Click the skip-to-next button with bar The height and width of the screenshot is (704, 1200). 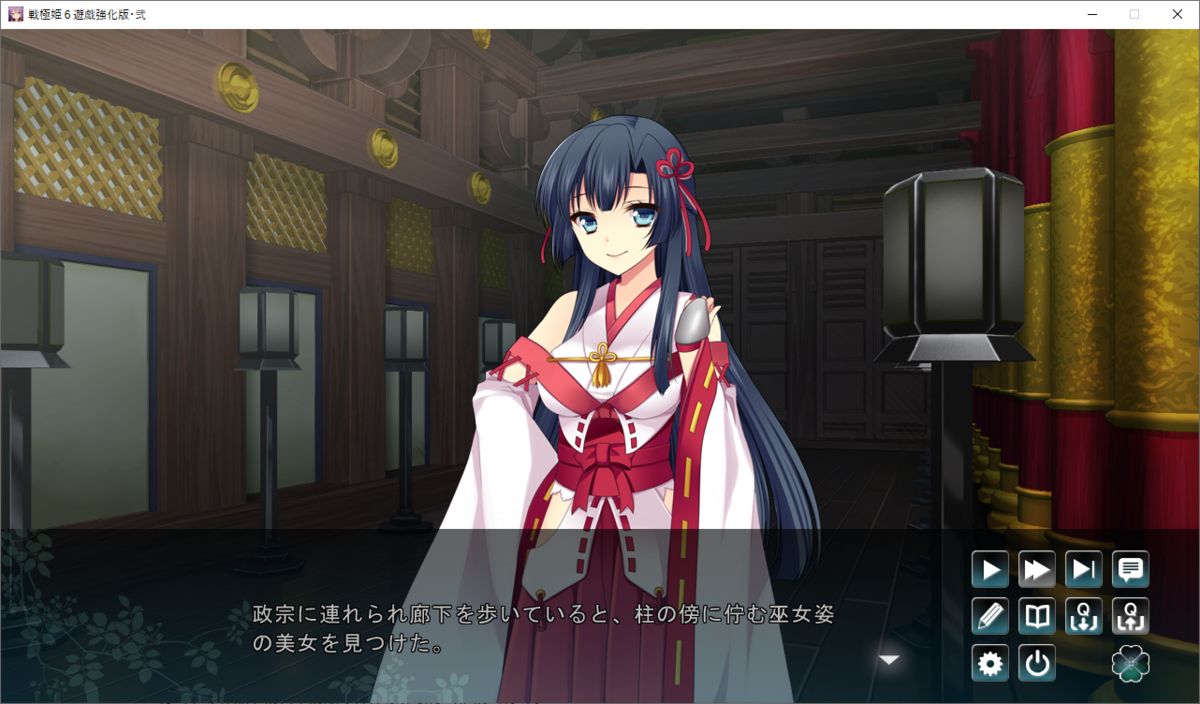(x=1083, y=570)
